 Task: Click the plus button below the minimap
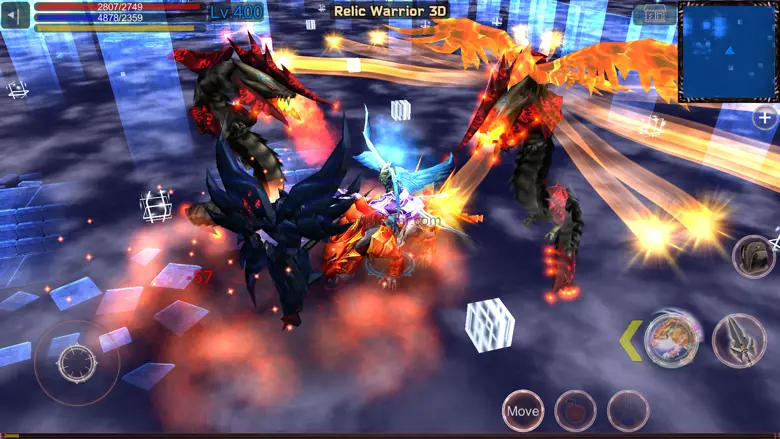pos(765,118)
